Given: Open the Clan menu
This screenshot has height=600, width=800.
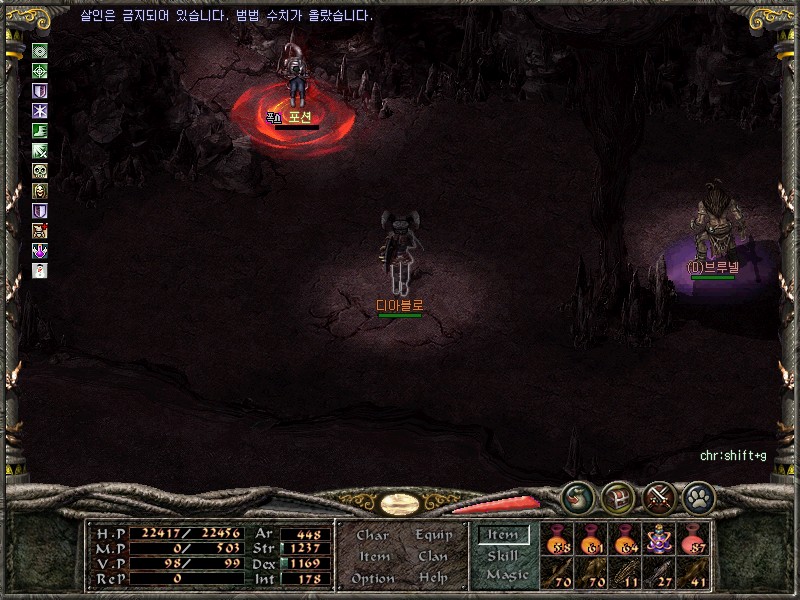Looking at the screenshot, I should point(433,556).
